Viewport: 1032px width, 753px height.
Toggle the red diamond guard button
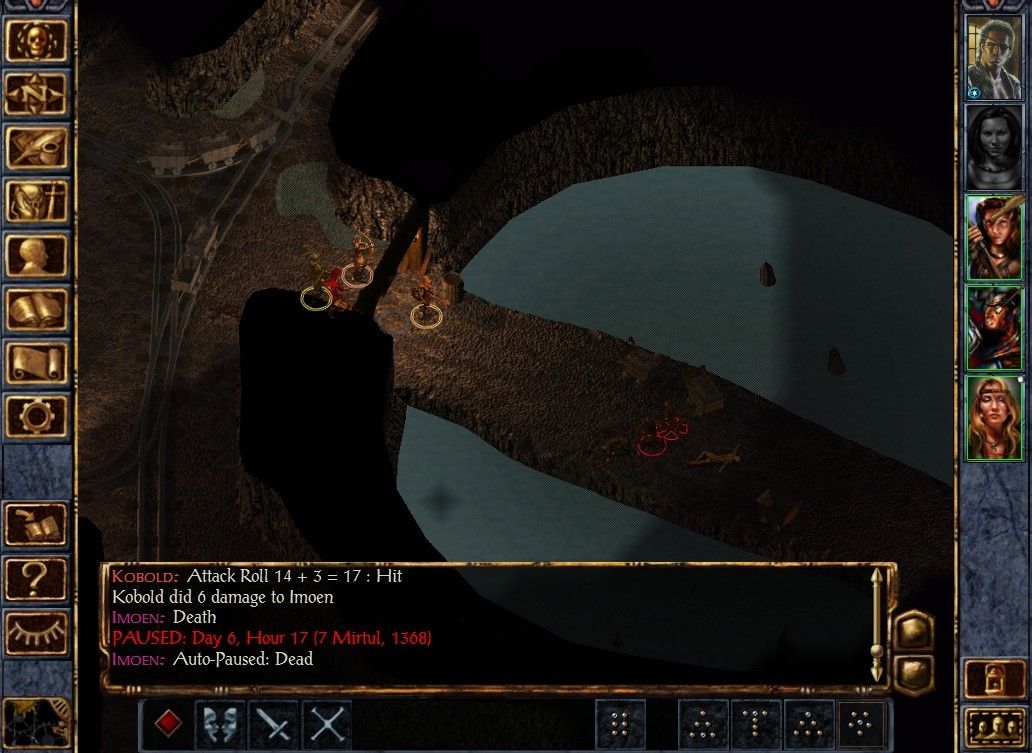tap(167, 724)
